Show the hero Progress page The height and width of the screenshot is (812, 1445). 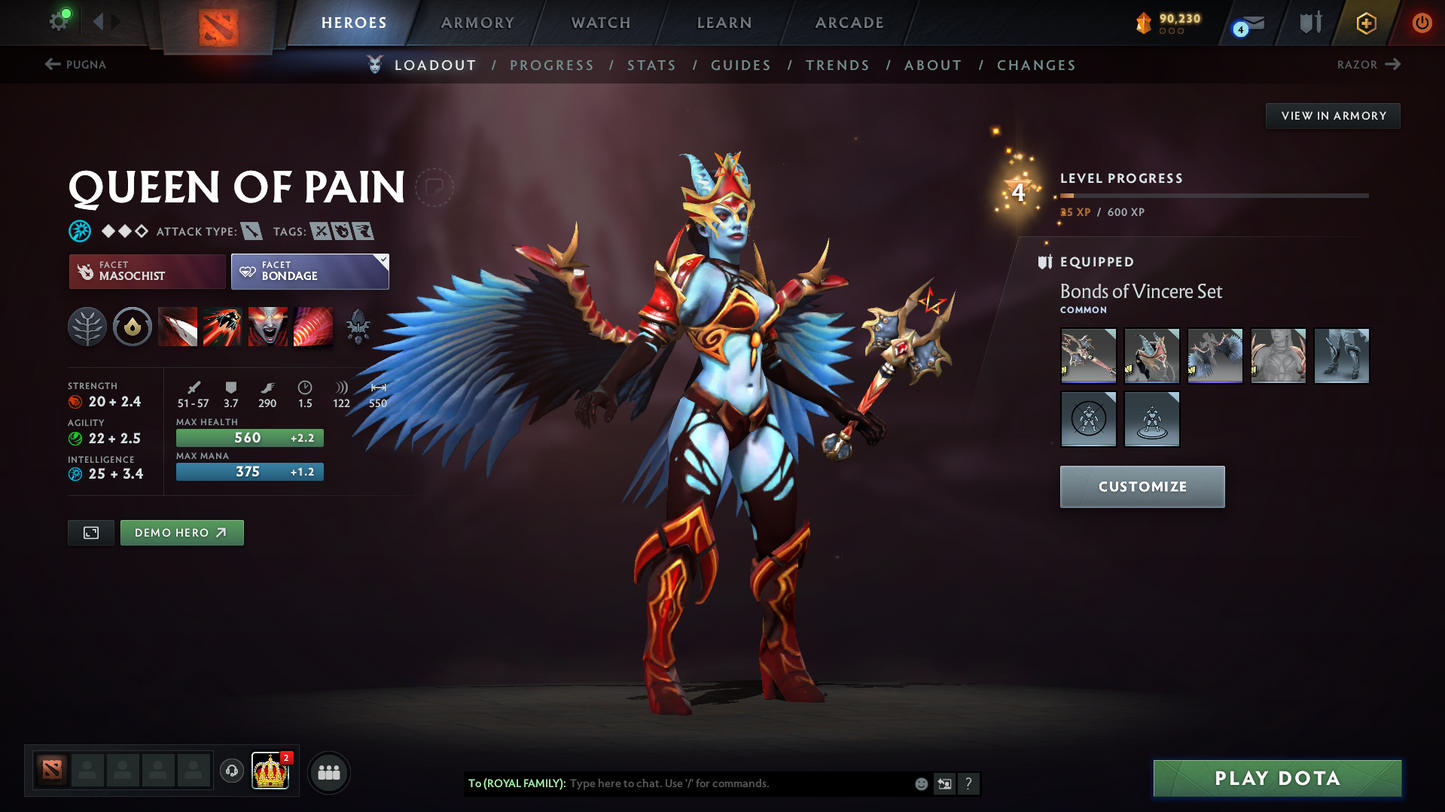551,65
